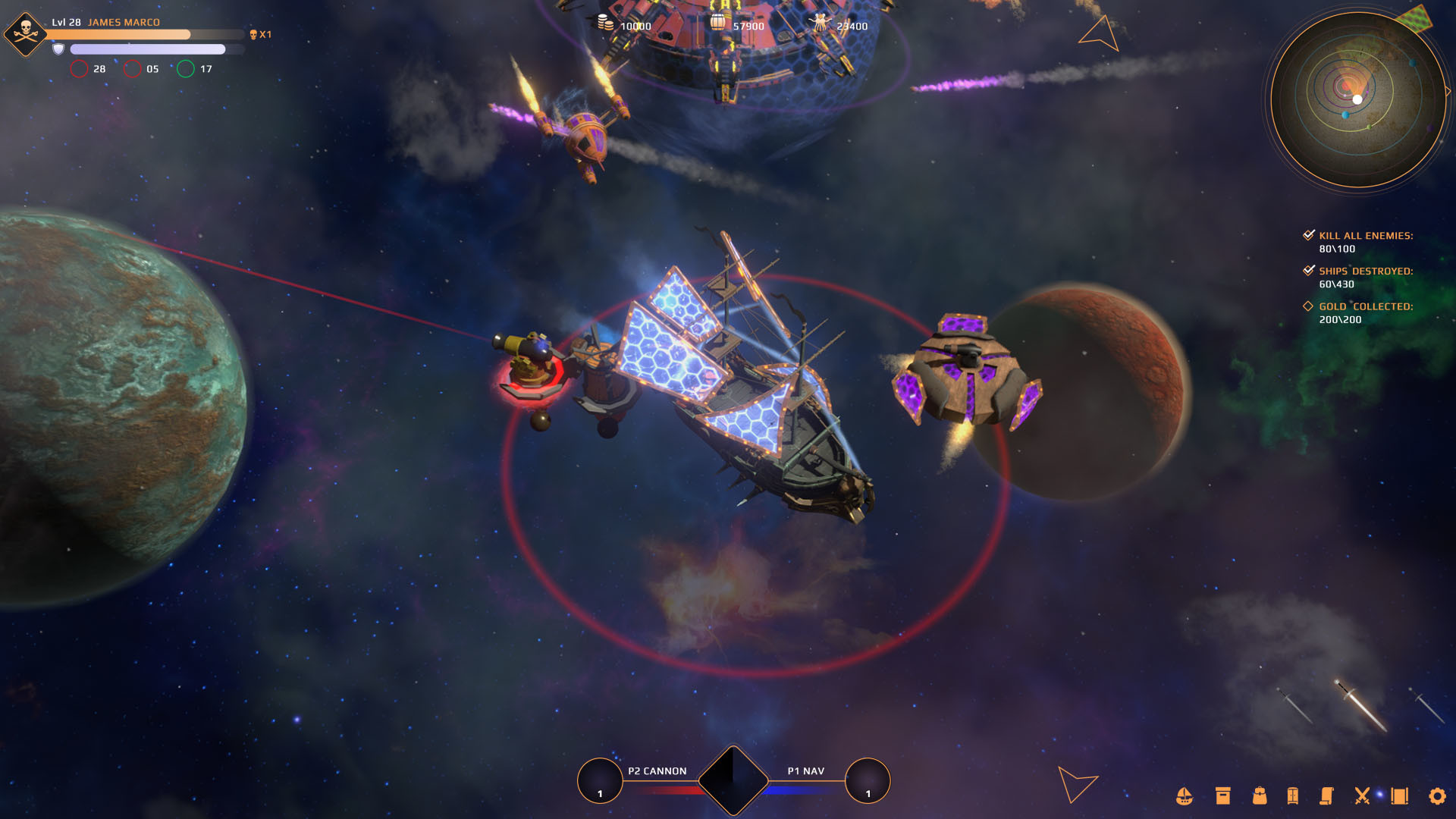Open the backpack inventory
1456x819 pixels.
pos(1259,797)
